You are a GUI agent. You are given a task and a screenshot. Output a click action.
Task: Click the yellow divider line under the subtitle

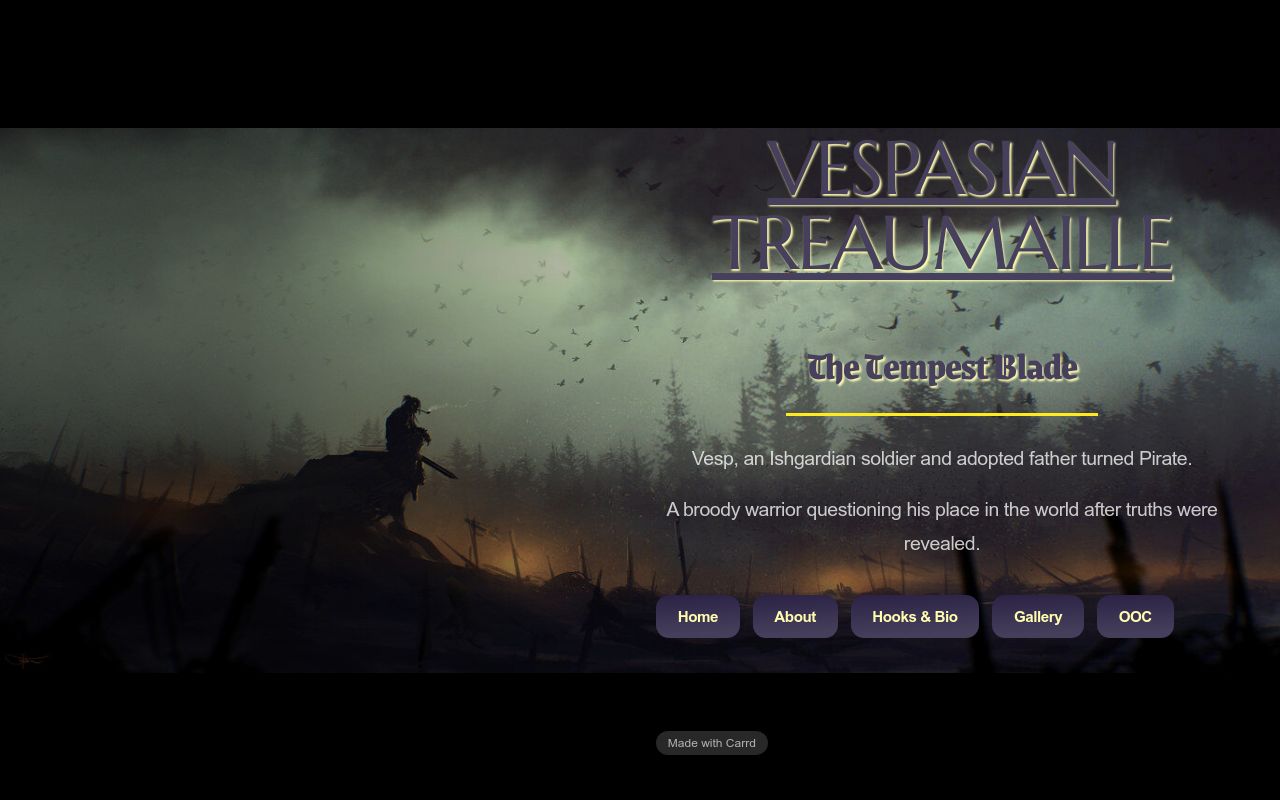coord(941,413)
